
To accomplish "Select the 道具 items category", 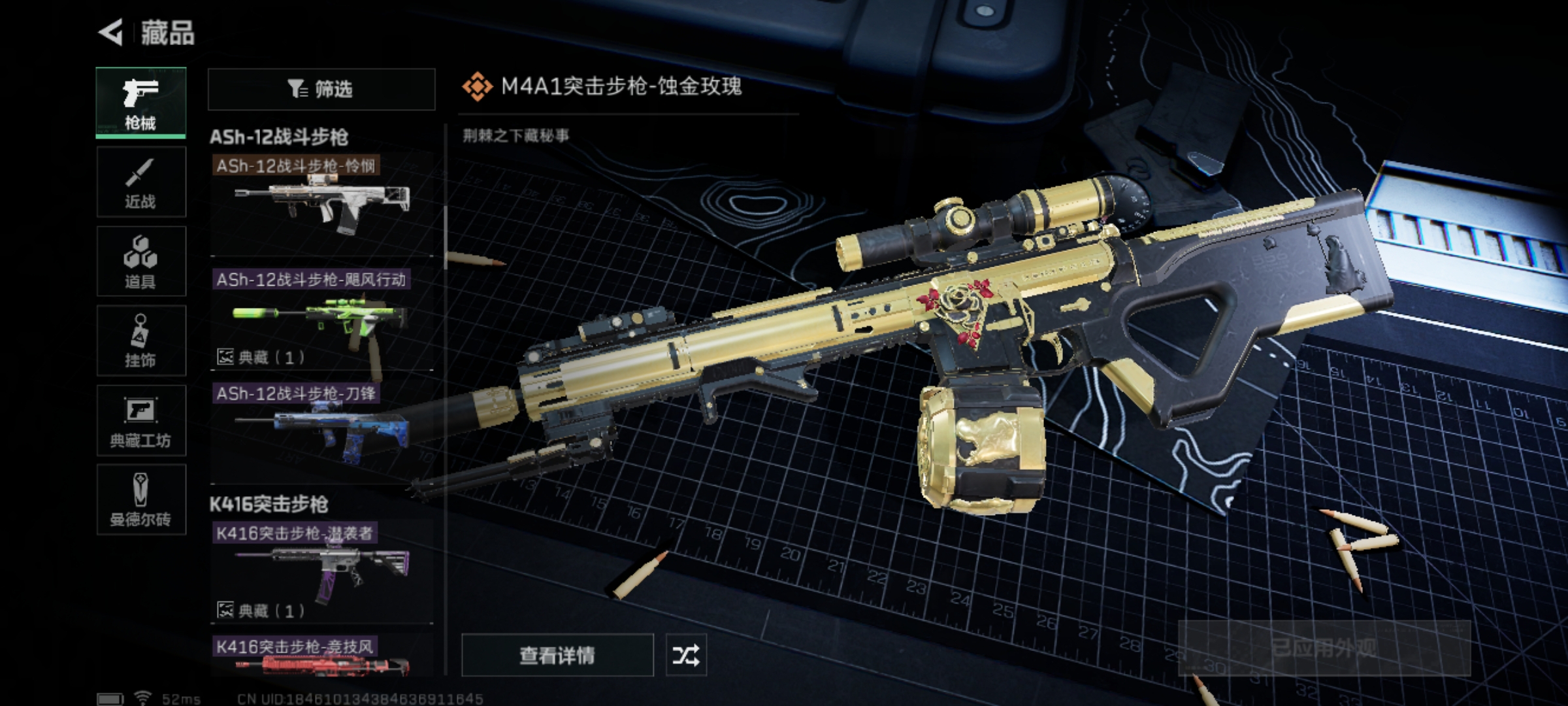I will [141, 261].
